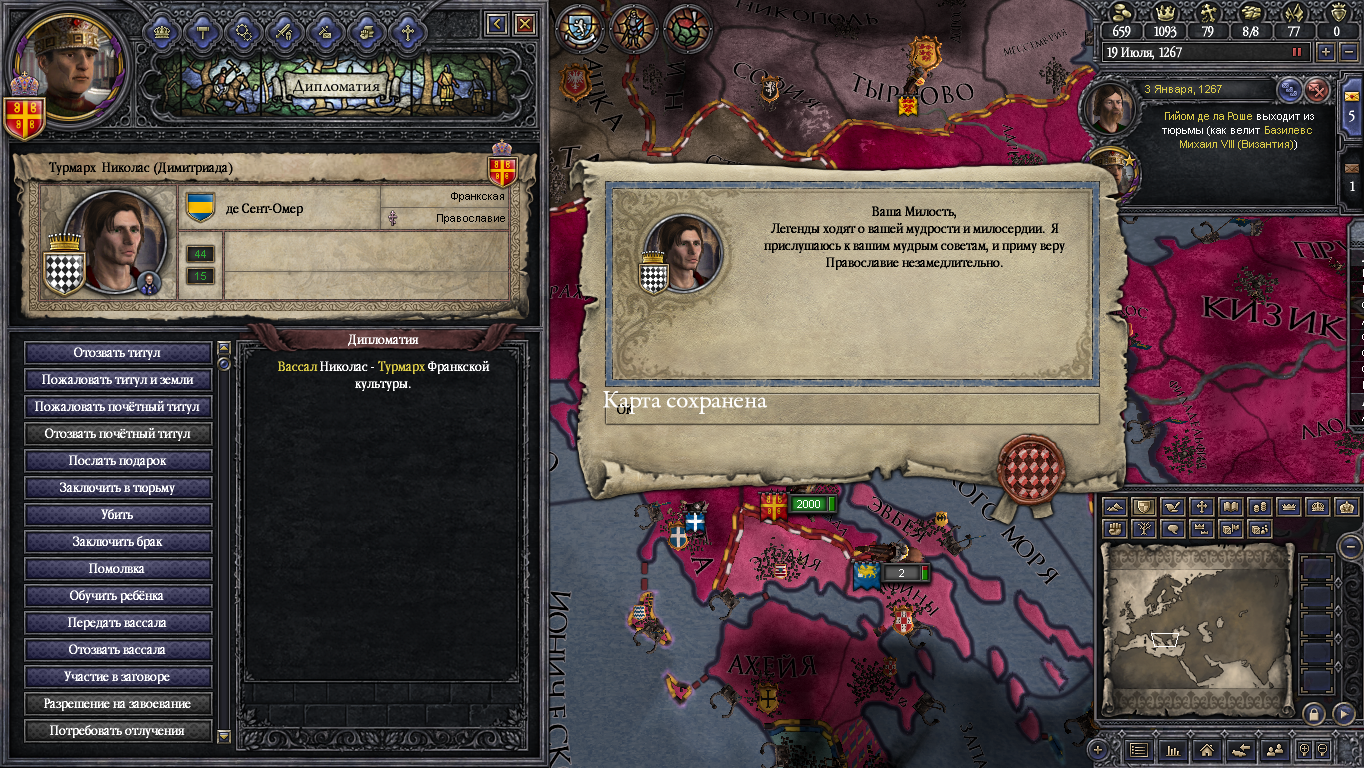Open the Military tab with the sword icon
The width and height of the screenshot is (1364, 768).
[284, 32]
